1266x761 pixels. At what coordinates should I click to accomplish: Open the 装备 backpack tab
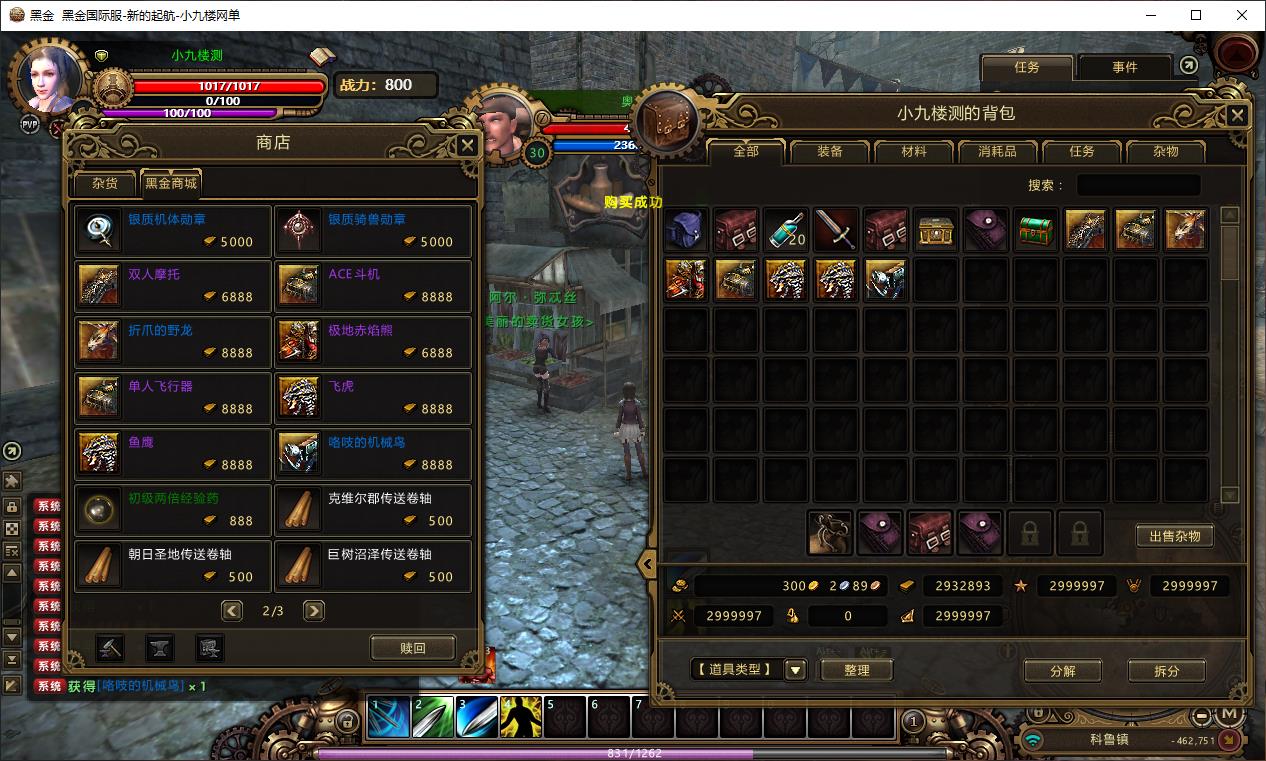829,152
